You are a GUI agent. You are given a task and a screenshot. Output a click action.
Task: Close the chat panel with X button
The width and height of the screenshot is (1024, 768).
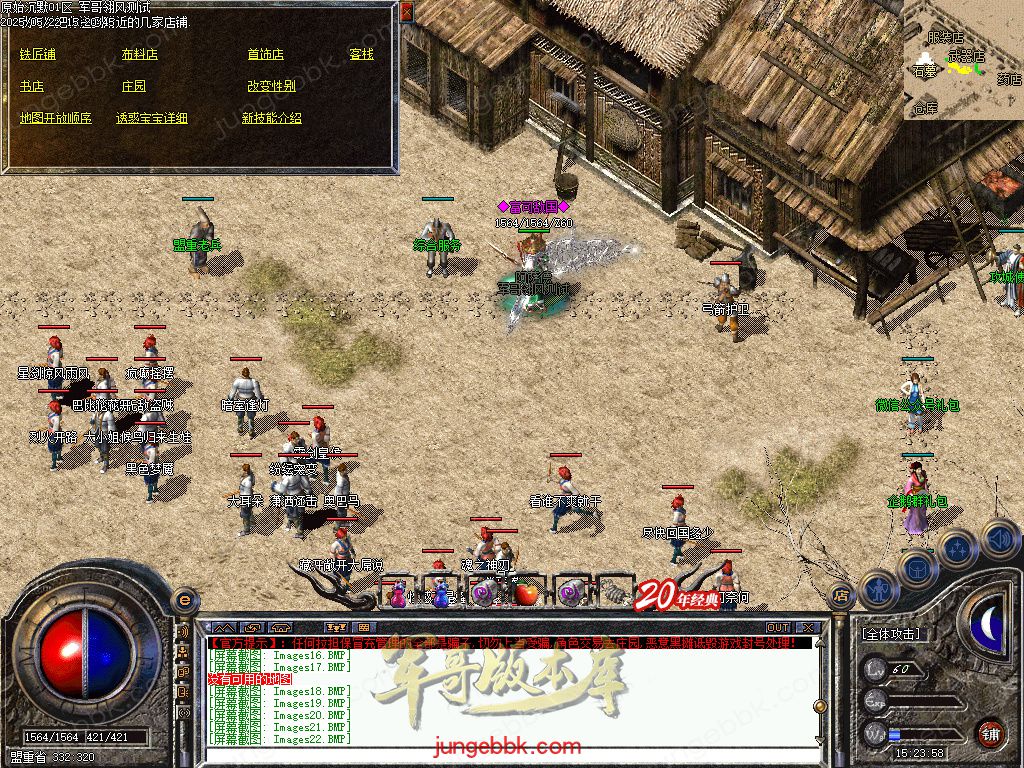[x=810, y=628]
